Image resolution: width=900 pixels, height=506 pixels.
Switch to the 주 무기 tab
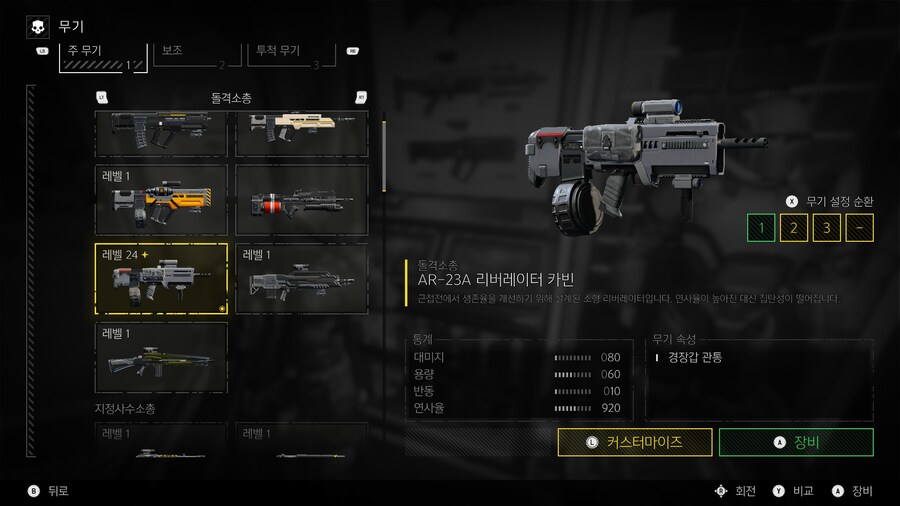pyautogui.click(x=103, y=56)
